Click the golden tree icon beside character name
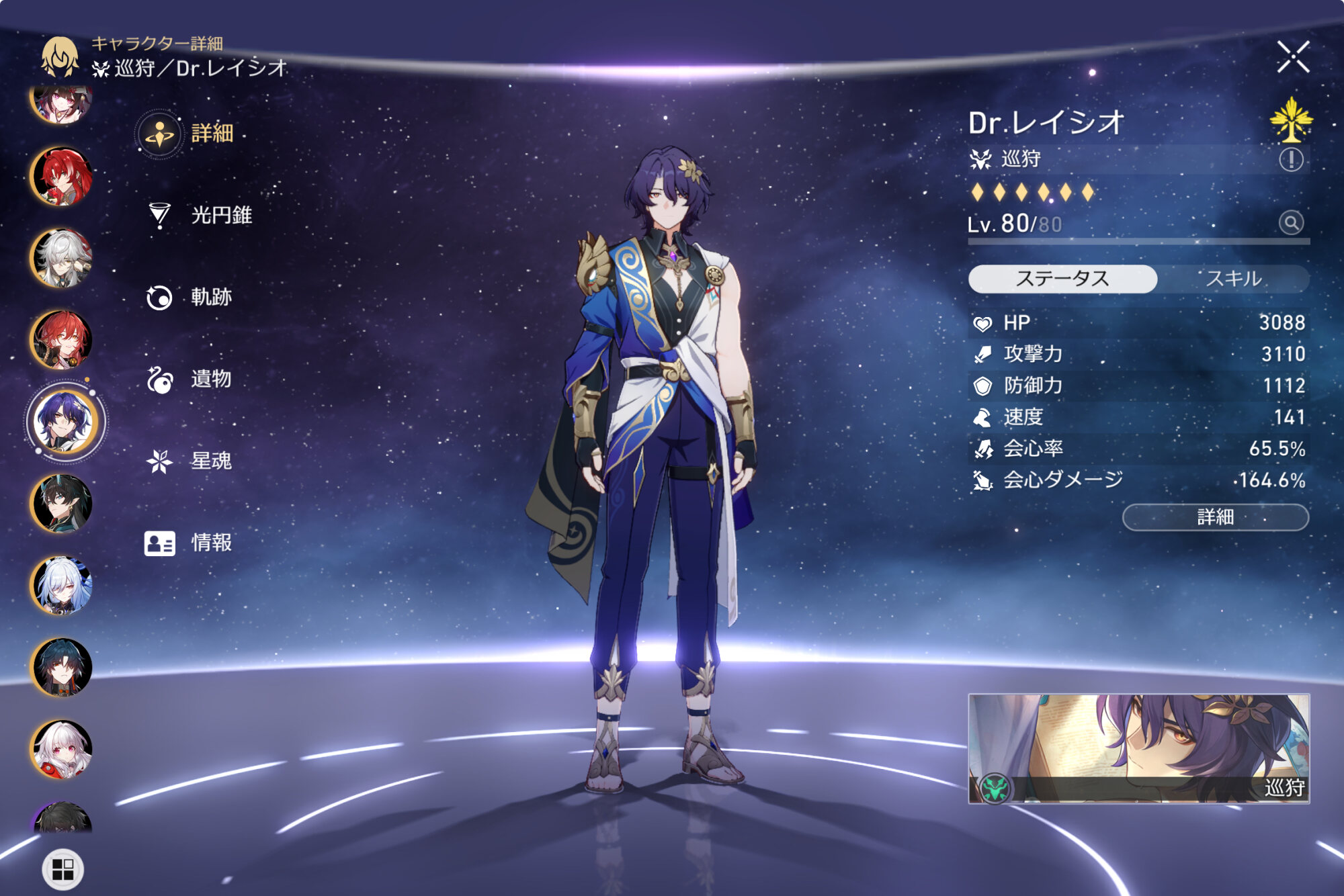 tap(1291, 120)
